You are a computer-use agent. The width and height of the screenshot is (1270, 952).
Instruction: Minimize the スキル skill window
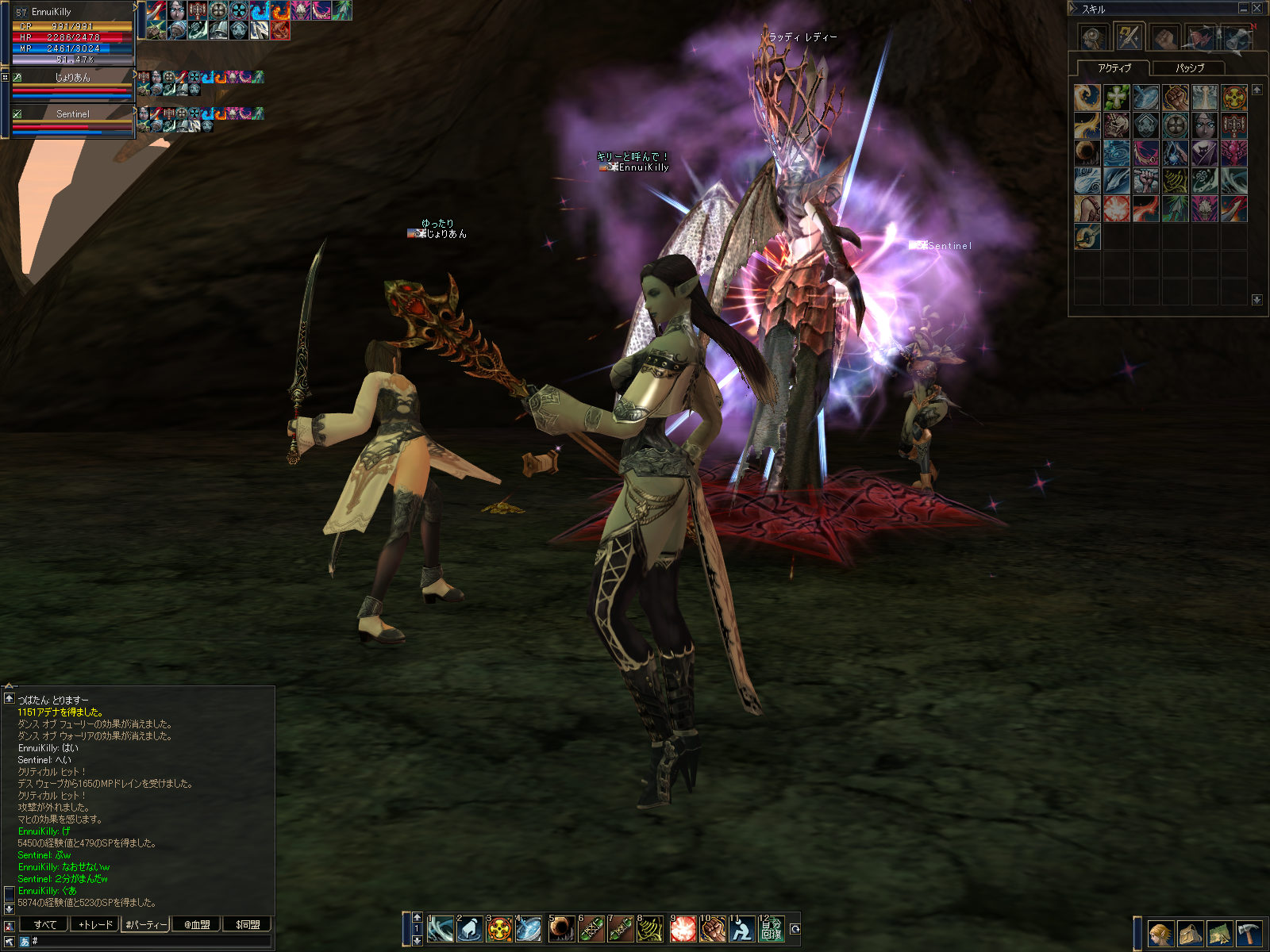(x=1243, y=9)
